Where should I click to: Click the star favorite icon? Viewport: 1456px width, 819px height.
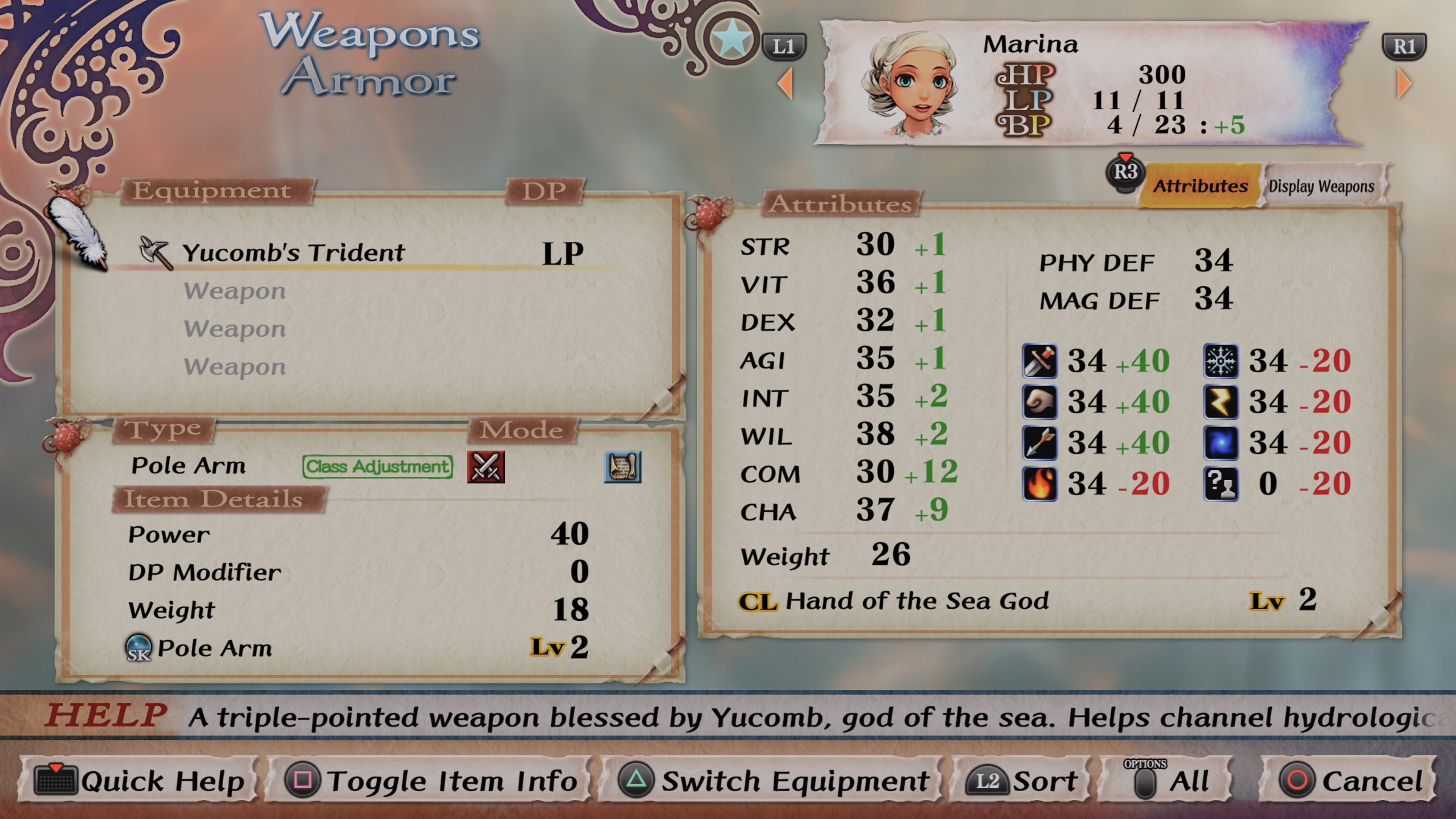click(x=732, y=38)
